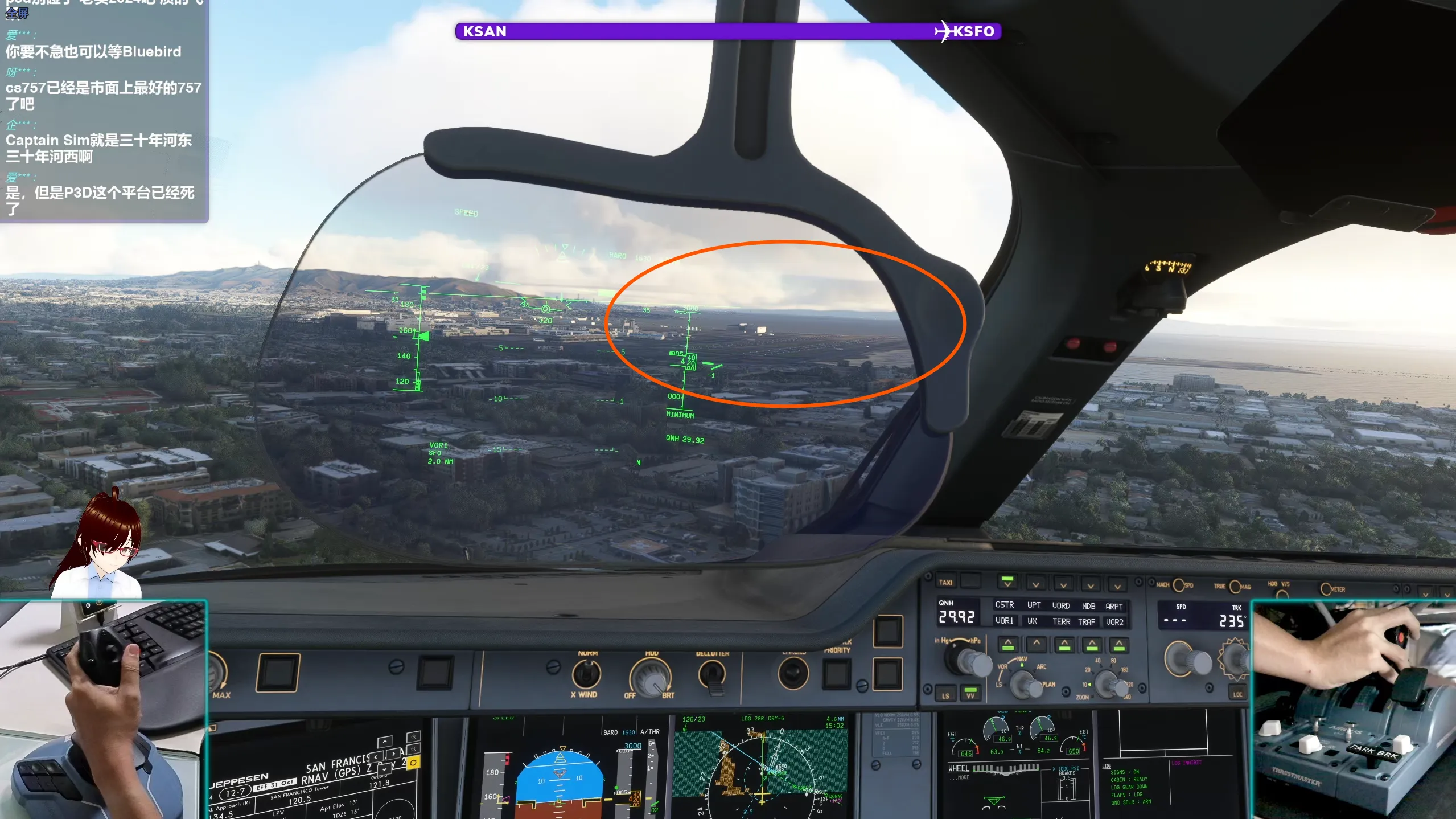1456x819 pixels.
Task: Click the airplane icon on the KSAN-KSFO progress bar
Action: [x=944, y=31]
